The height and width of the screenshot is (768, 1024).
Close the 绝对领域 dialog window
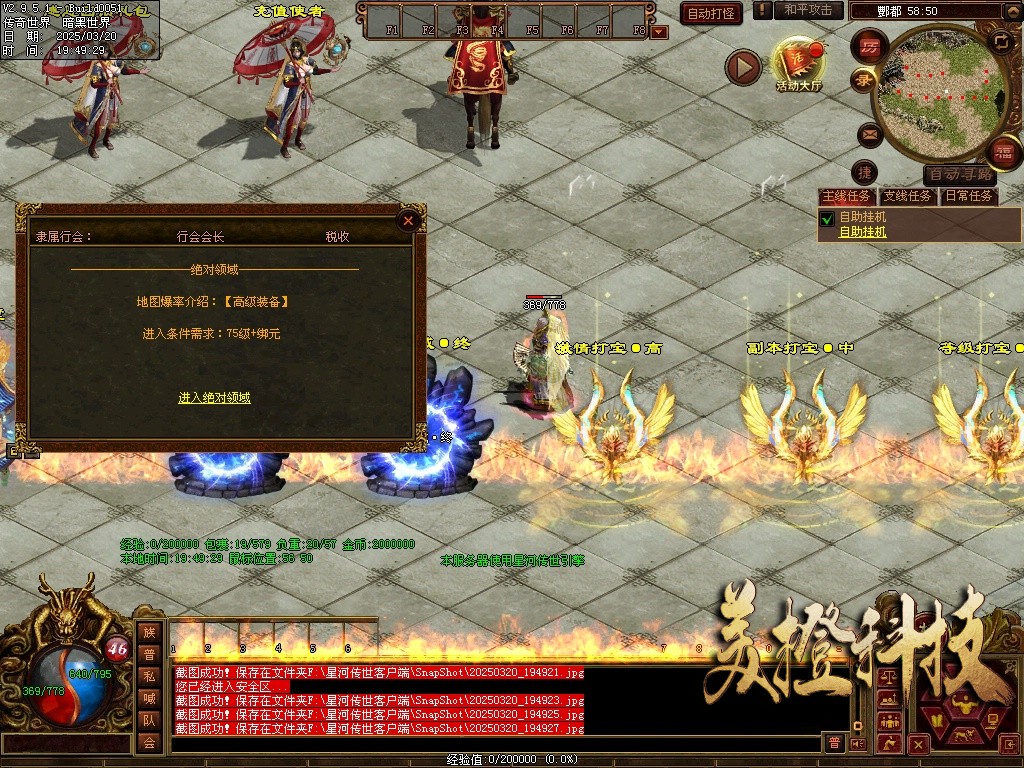tap(407, 221)
